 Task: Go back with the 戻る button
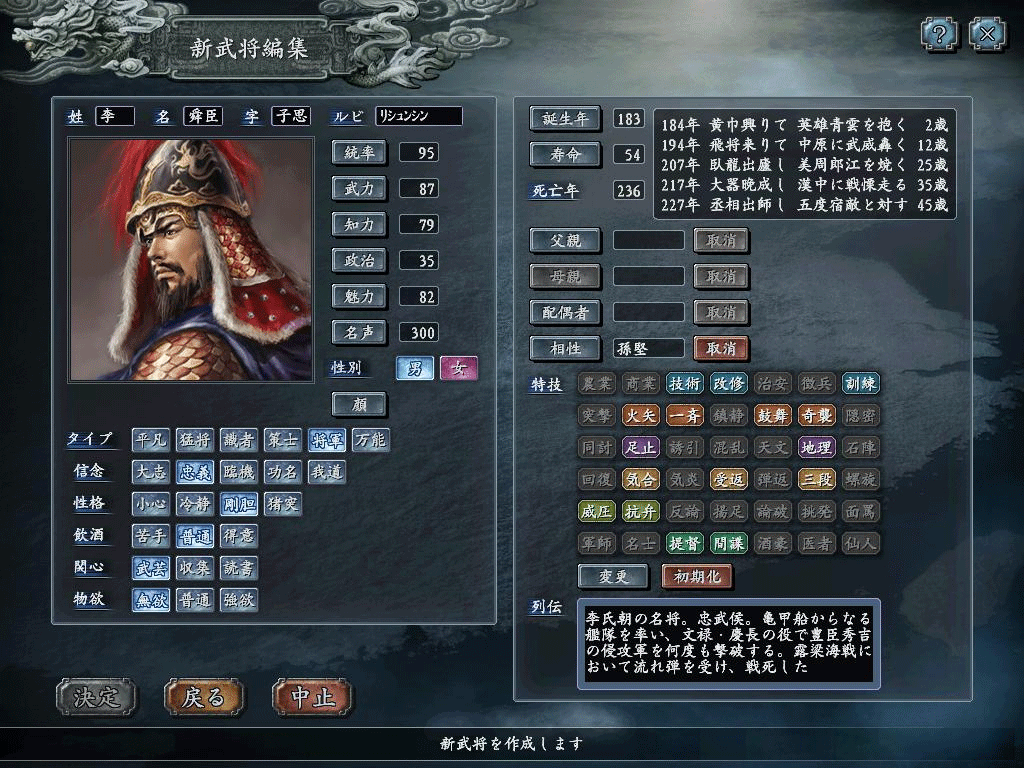pyautogui.click(x=204, y=697)
